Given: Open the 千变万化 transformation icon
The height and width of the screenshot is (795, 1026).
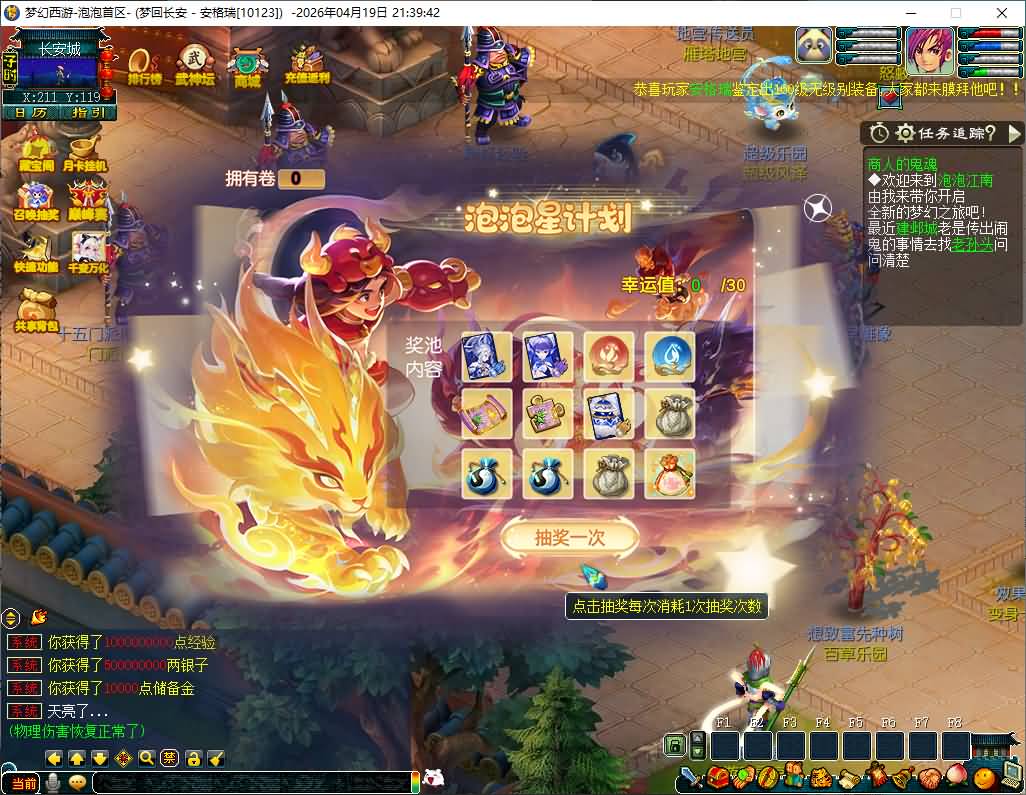Looking at the screenshot, I should (x=88, y=251).
